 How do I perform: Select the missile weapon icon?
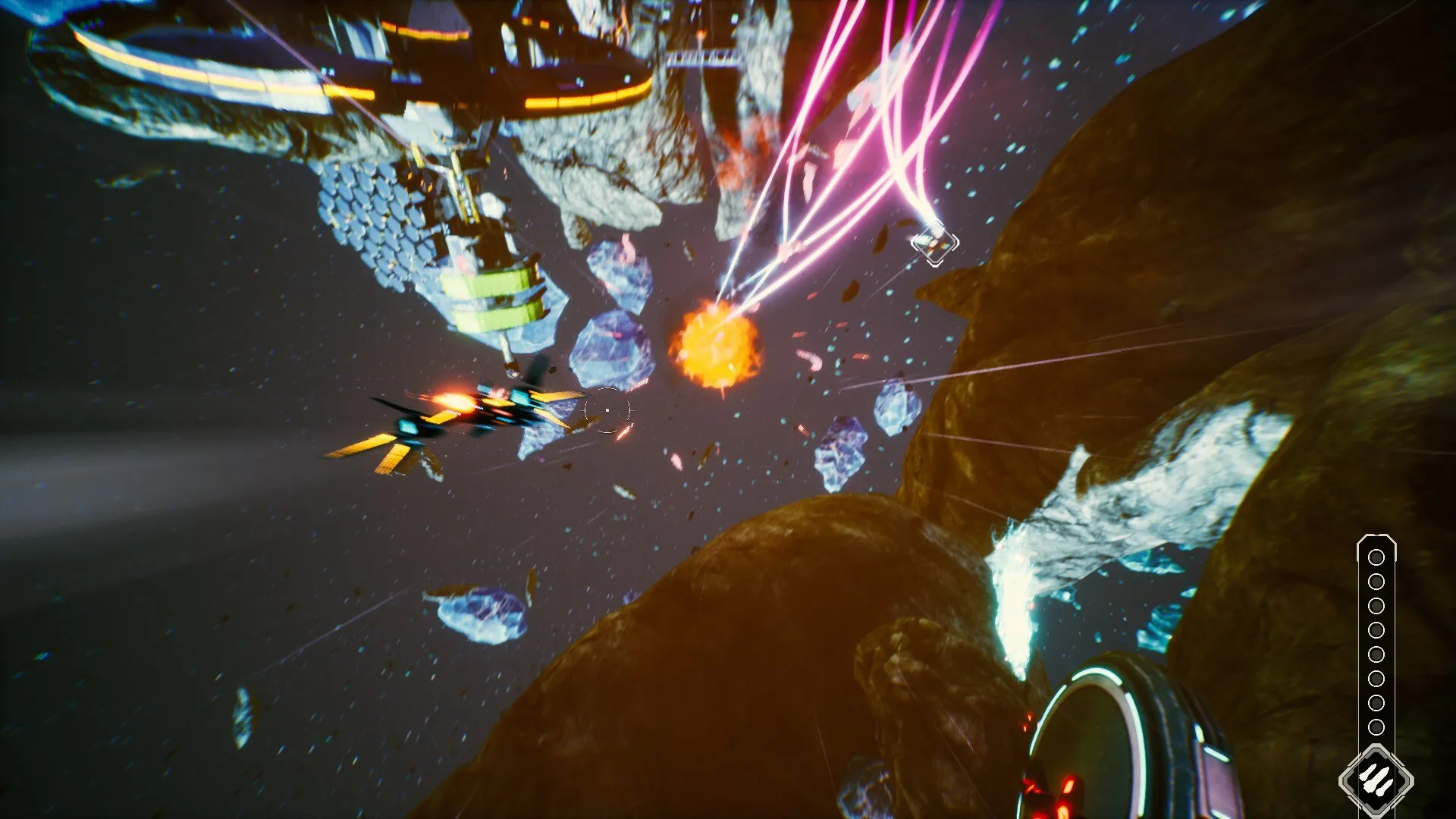tap(1376, 779)
